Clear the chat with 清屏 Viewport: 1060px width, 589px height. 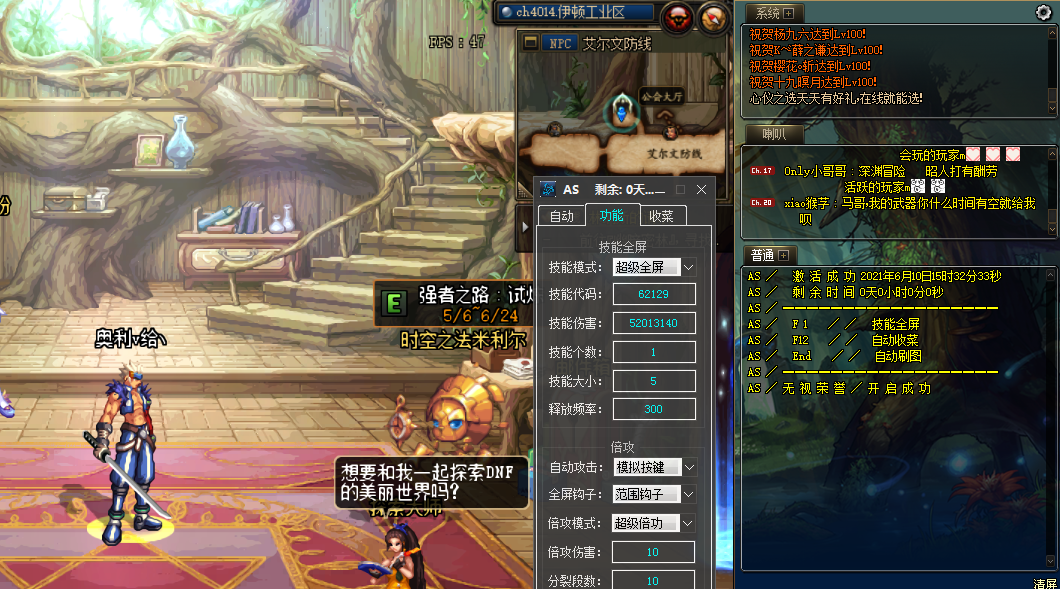click(1044, 582)
